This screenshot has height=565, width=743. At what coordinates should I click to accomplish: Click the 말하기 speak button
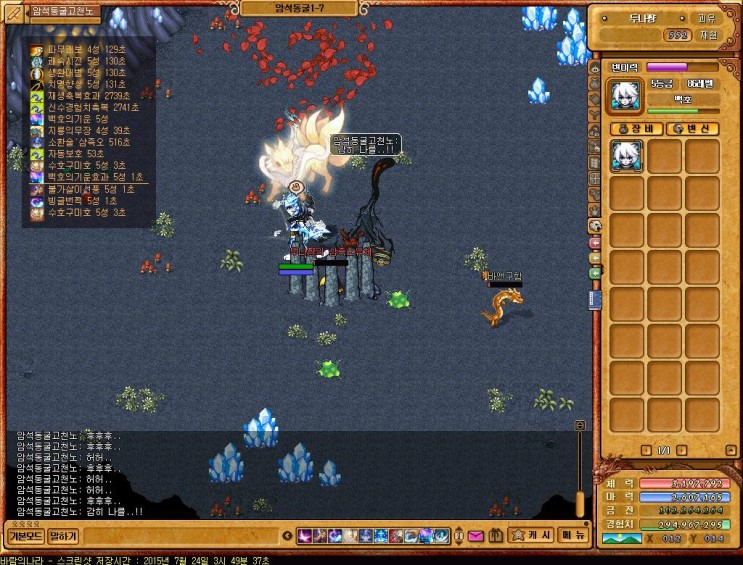pos(63,535)
